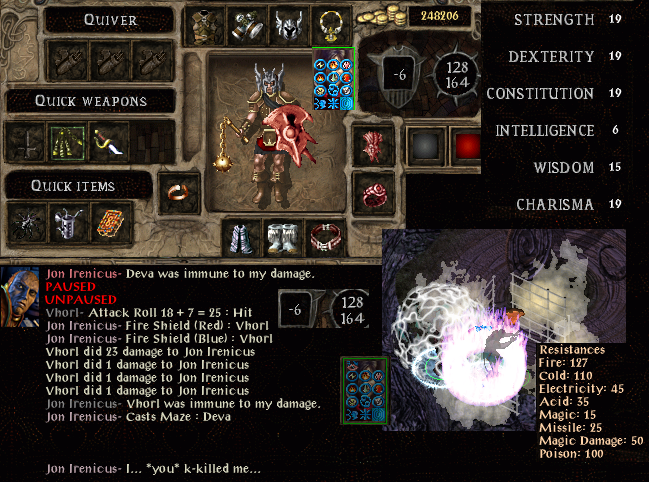Select the spider figurine quick item

[x=26, y=222]
